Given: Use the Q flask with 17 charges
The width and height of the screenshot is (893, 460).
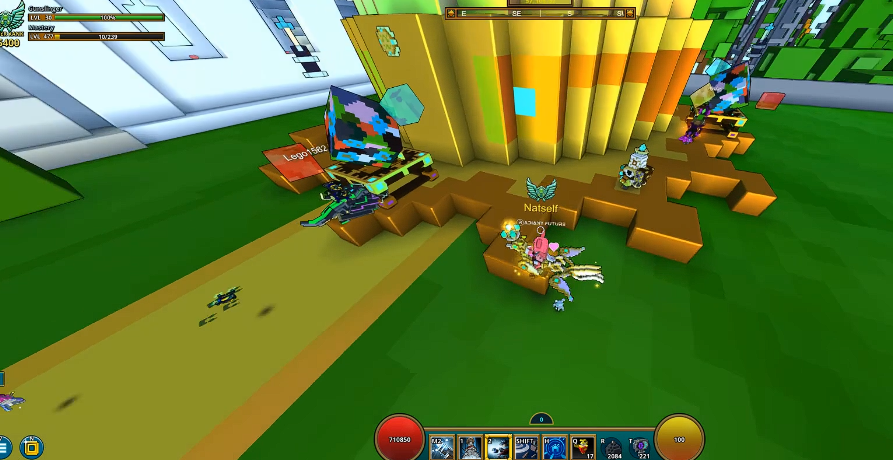Looking at the screenshot, I should pyautogui.click(x=583, y=447).
